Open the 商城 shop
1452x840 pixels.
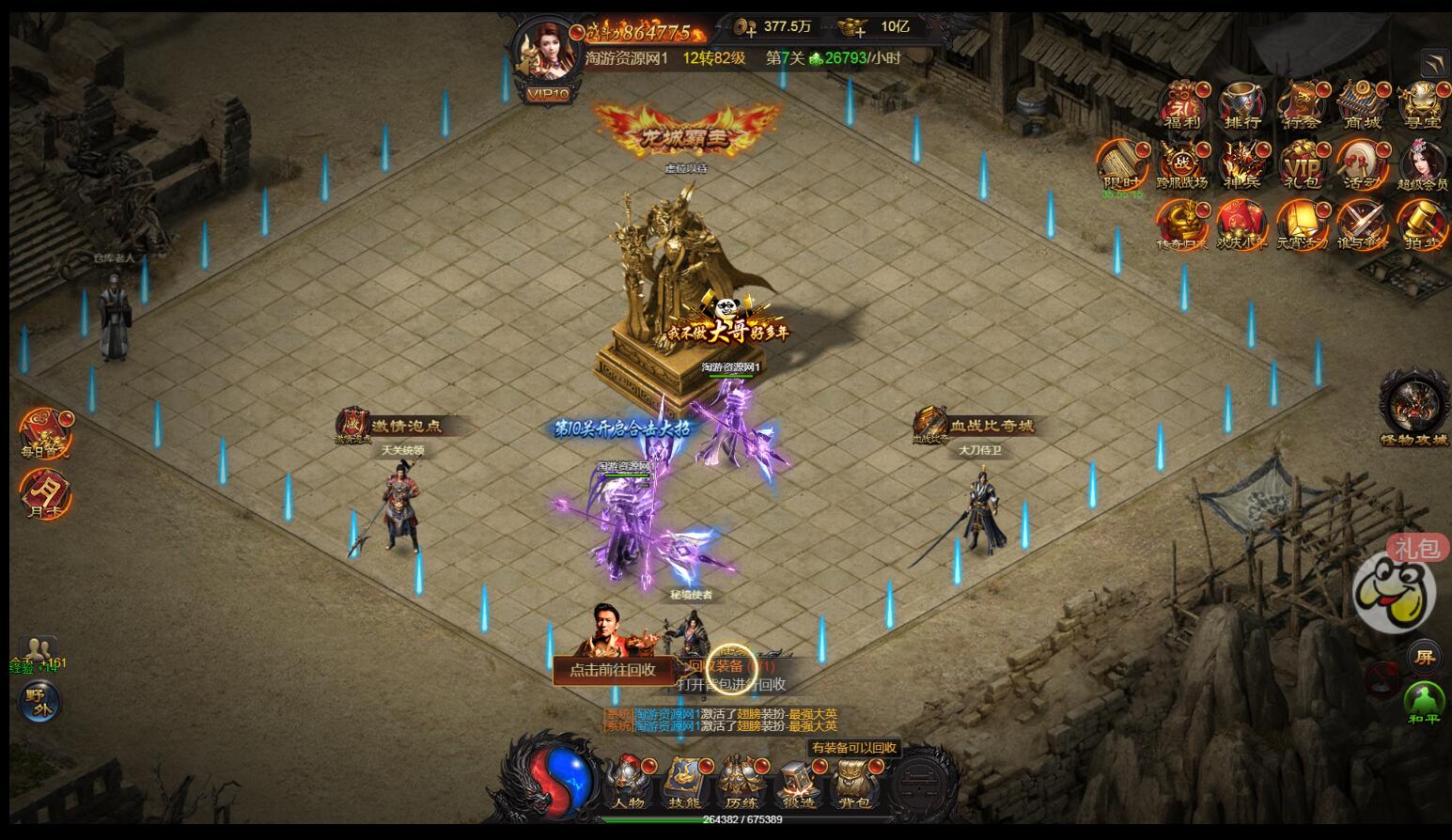pyautogui.click(x=1363, y=105)
